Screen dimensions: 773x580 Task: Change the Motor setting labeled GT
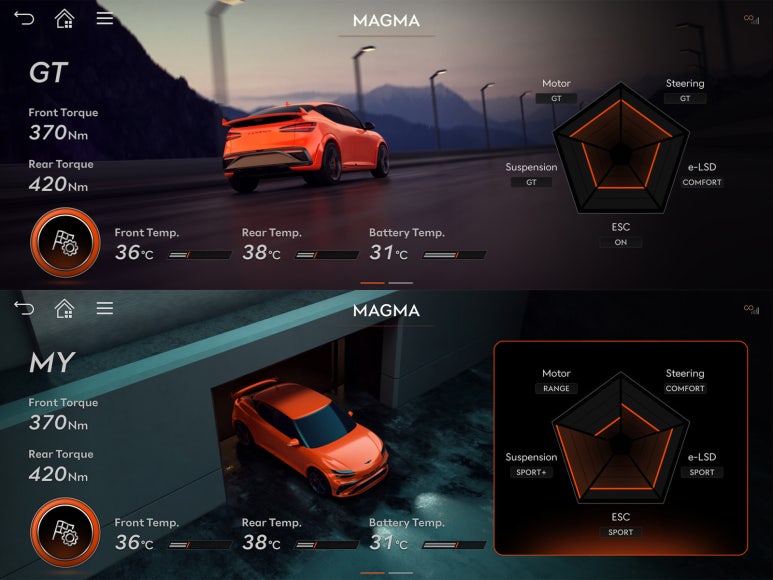(556, 98)
